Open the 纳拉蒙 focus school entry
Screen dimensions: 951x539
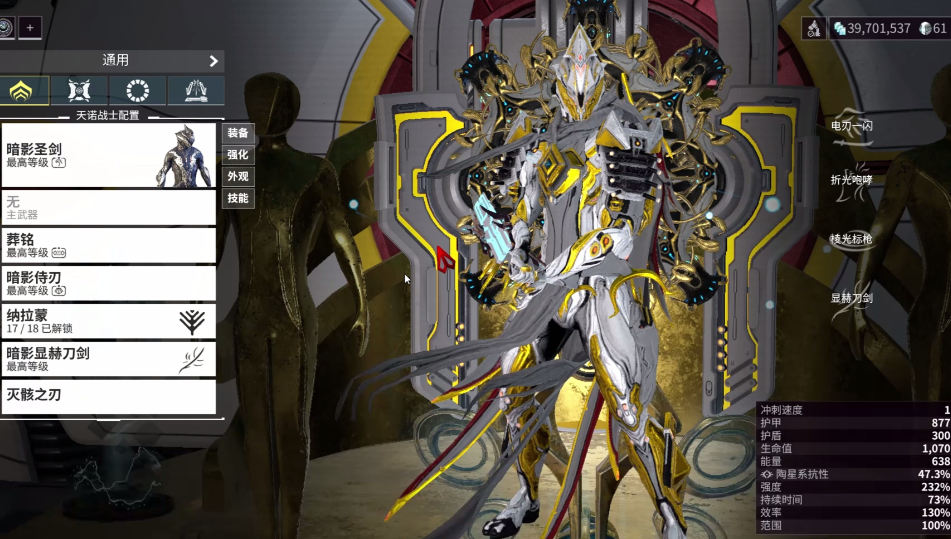108,321
